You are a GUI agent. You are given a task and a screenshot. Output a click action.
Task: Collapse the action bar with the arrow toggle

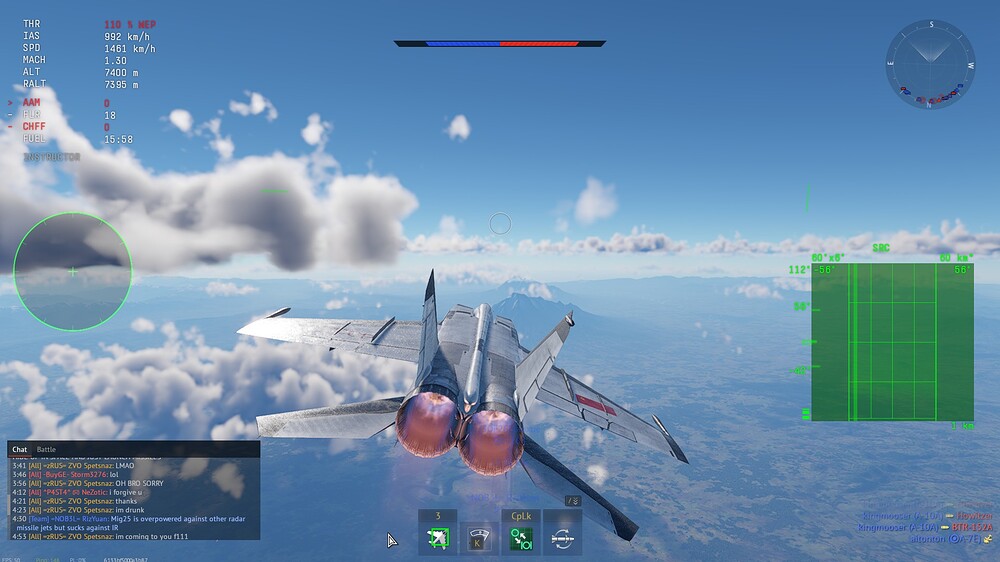[572, 500]
